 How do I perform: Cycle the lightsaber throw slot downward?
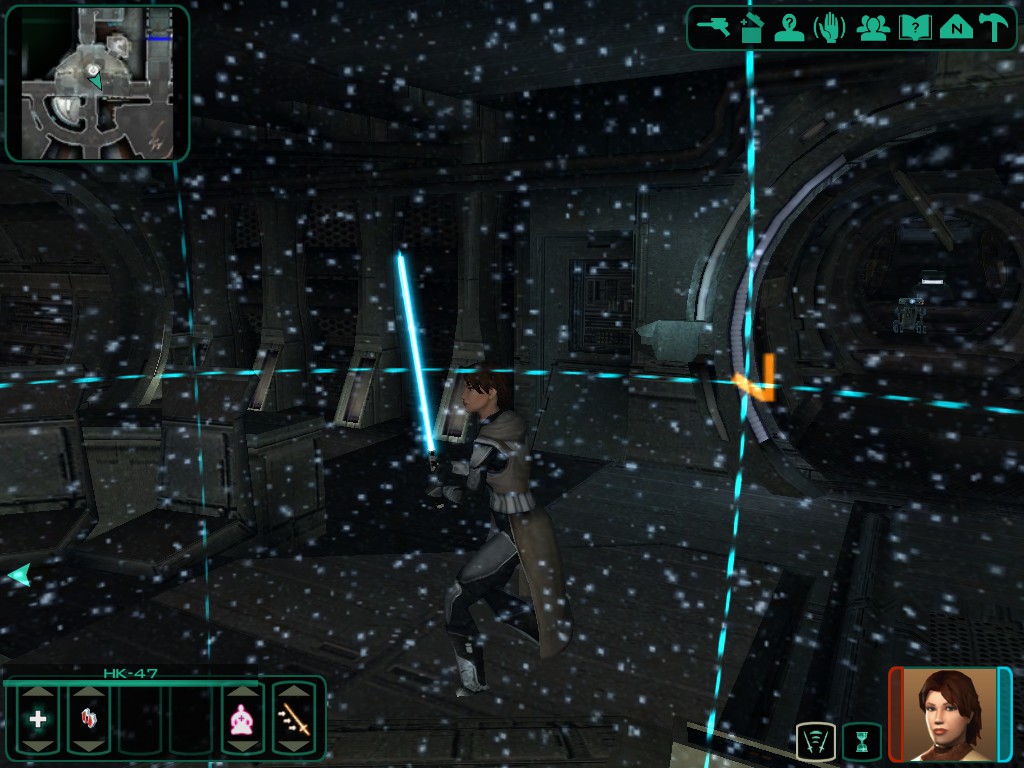(x=294, y=746)
